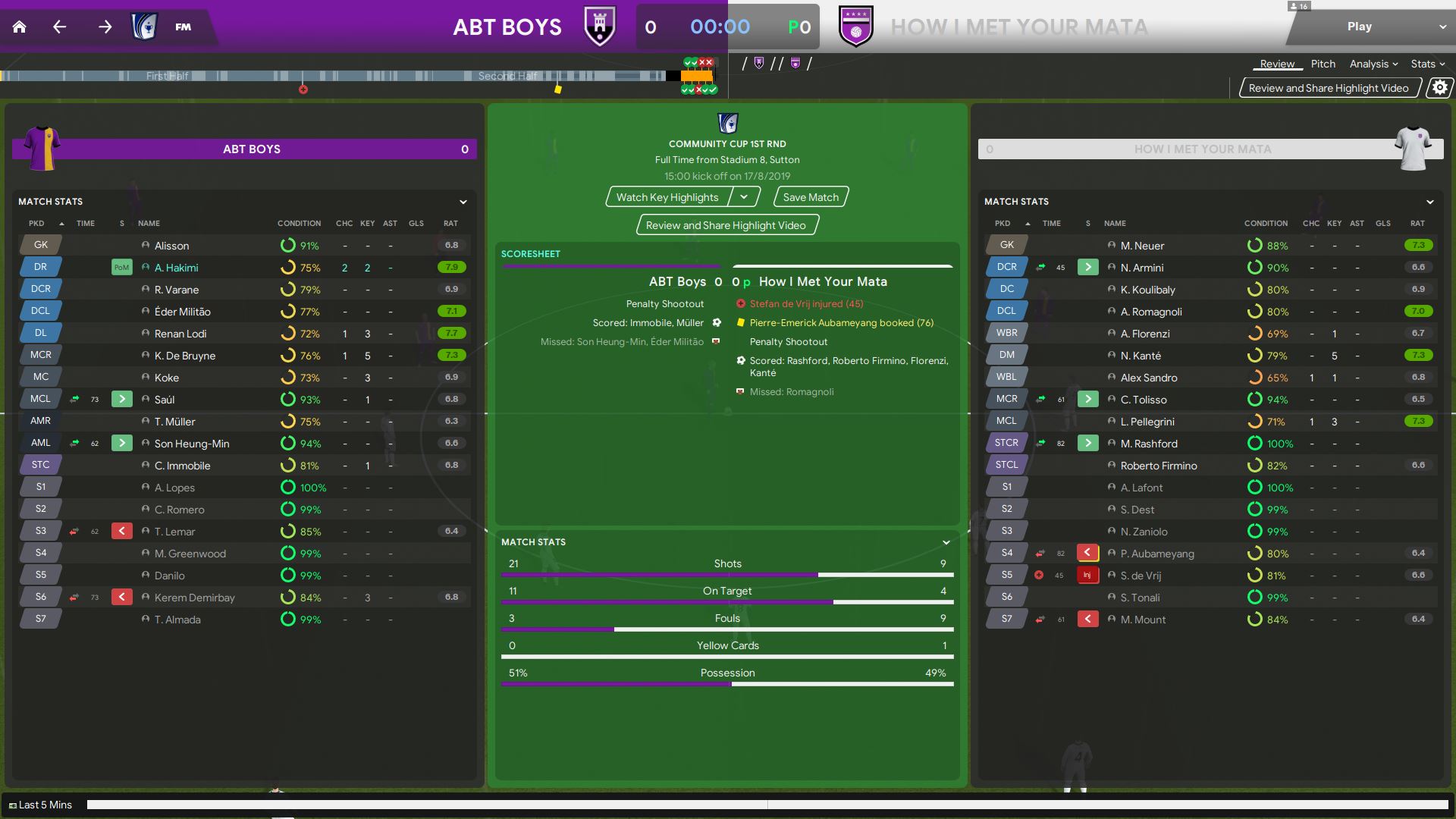Open match settings gear icon

coord(1439,88)
